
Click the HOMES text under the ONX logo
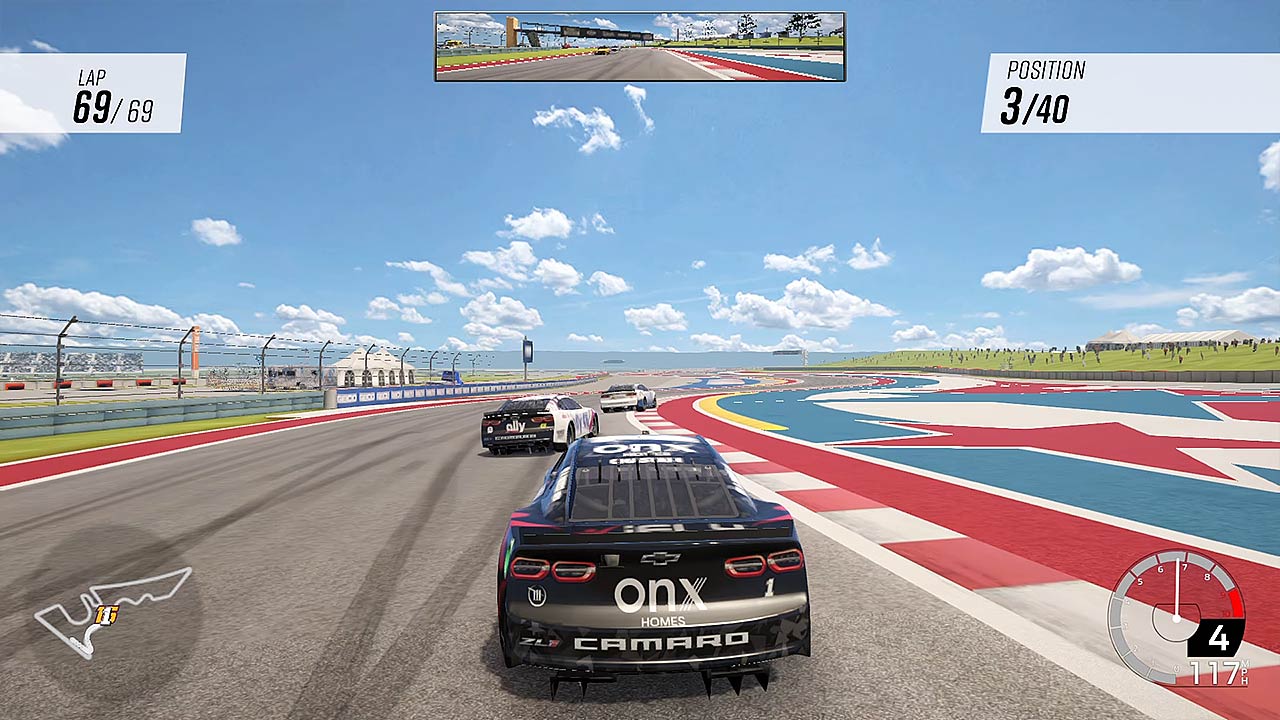click(663, 620)
